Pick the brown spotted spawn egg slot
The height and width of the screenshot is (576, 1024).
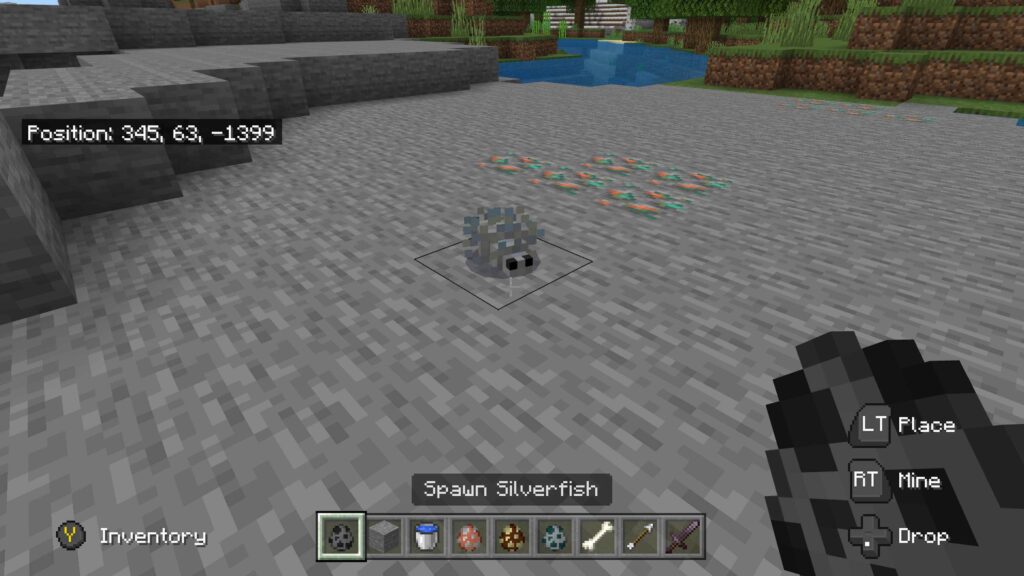click(511, 536)
